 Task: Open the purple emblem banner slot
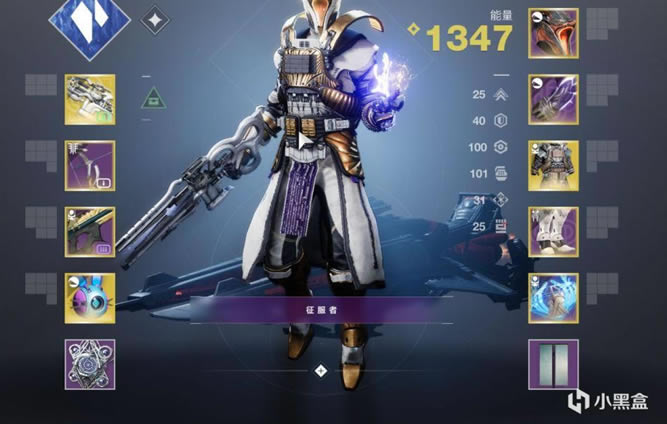pos(553,364)
